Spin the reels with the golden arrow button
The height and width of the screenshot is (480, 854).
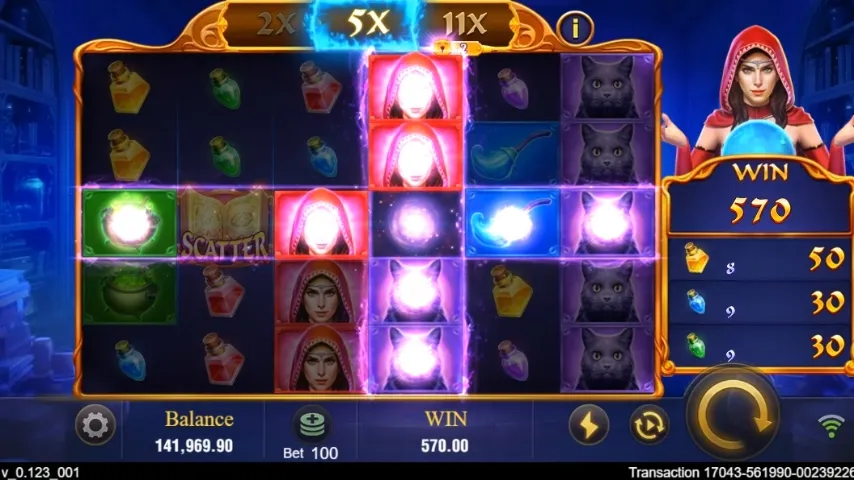733,413
